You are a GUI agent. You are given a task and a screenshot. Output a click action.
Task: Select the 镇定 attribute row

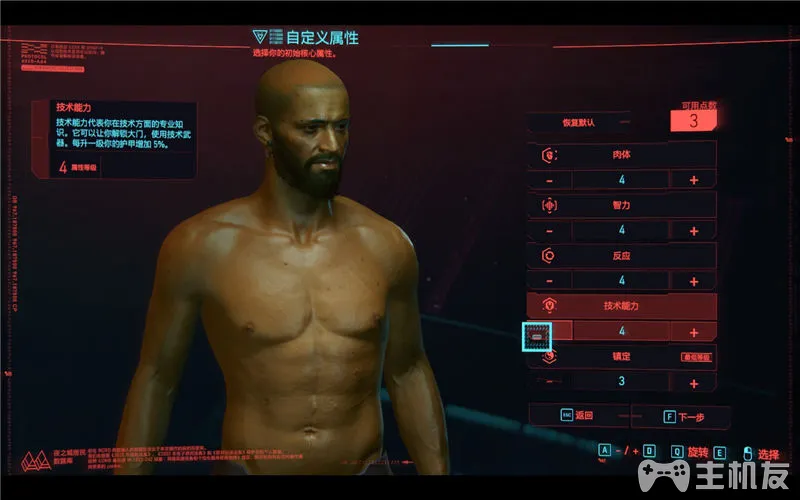(x=621, y=357)
